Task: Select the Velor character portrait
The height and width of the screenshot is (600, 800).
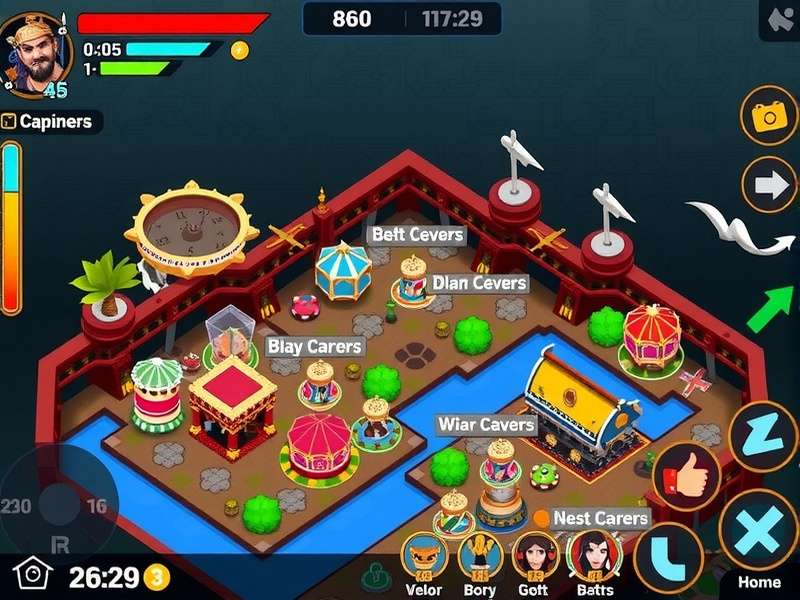Action: [424, 556]
